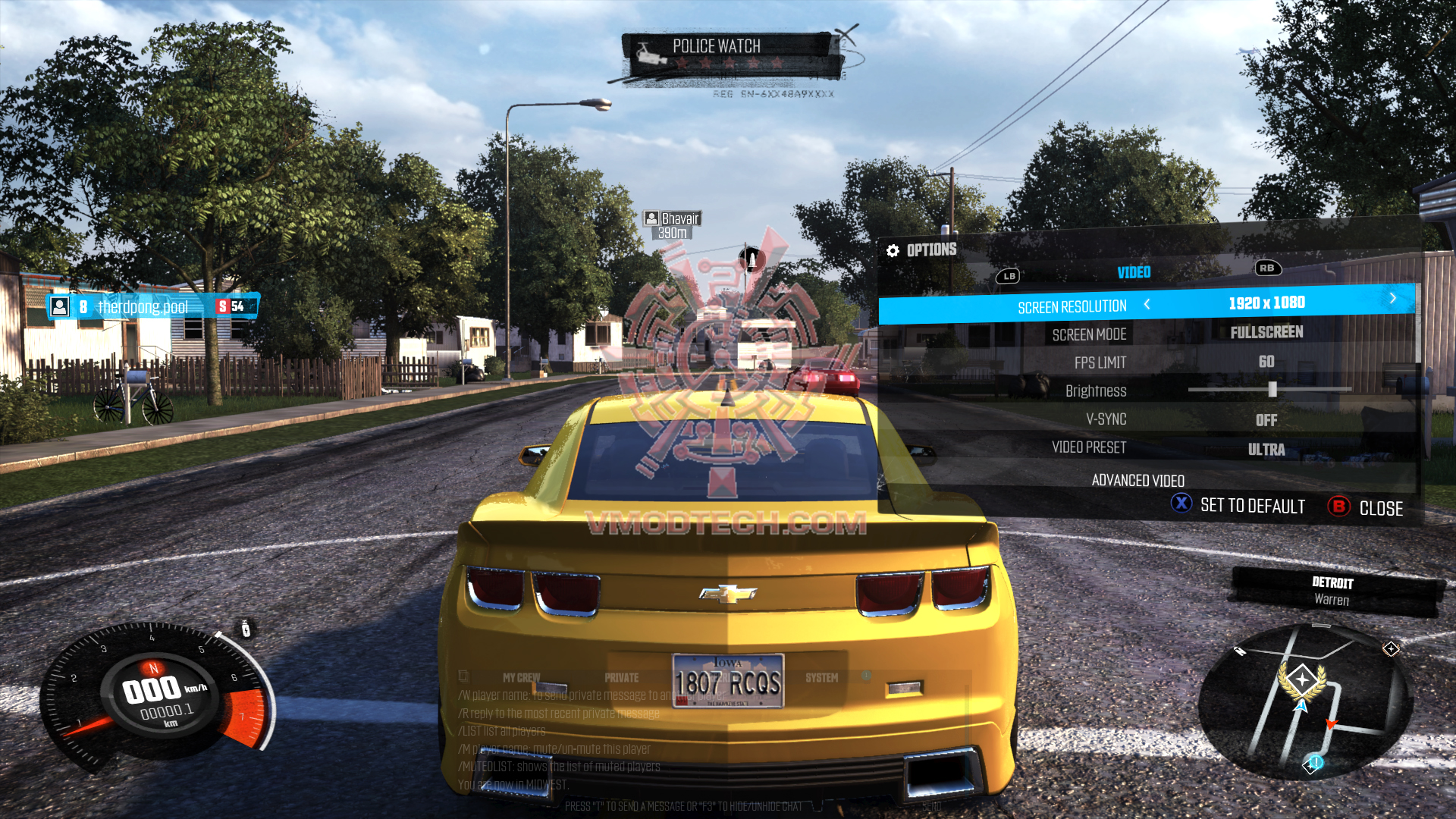Viewport: 1456px width, 819px height.
Task: Click the left arrow beside Screen Resolution
Action: (1147, 304)
